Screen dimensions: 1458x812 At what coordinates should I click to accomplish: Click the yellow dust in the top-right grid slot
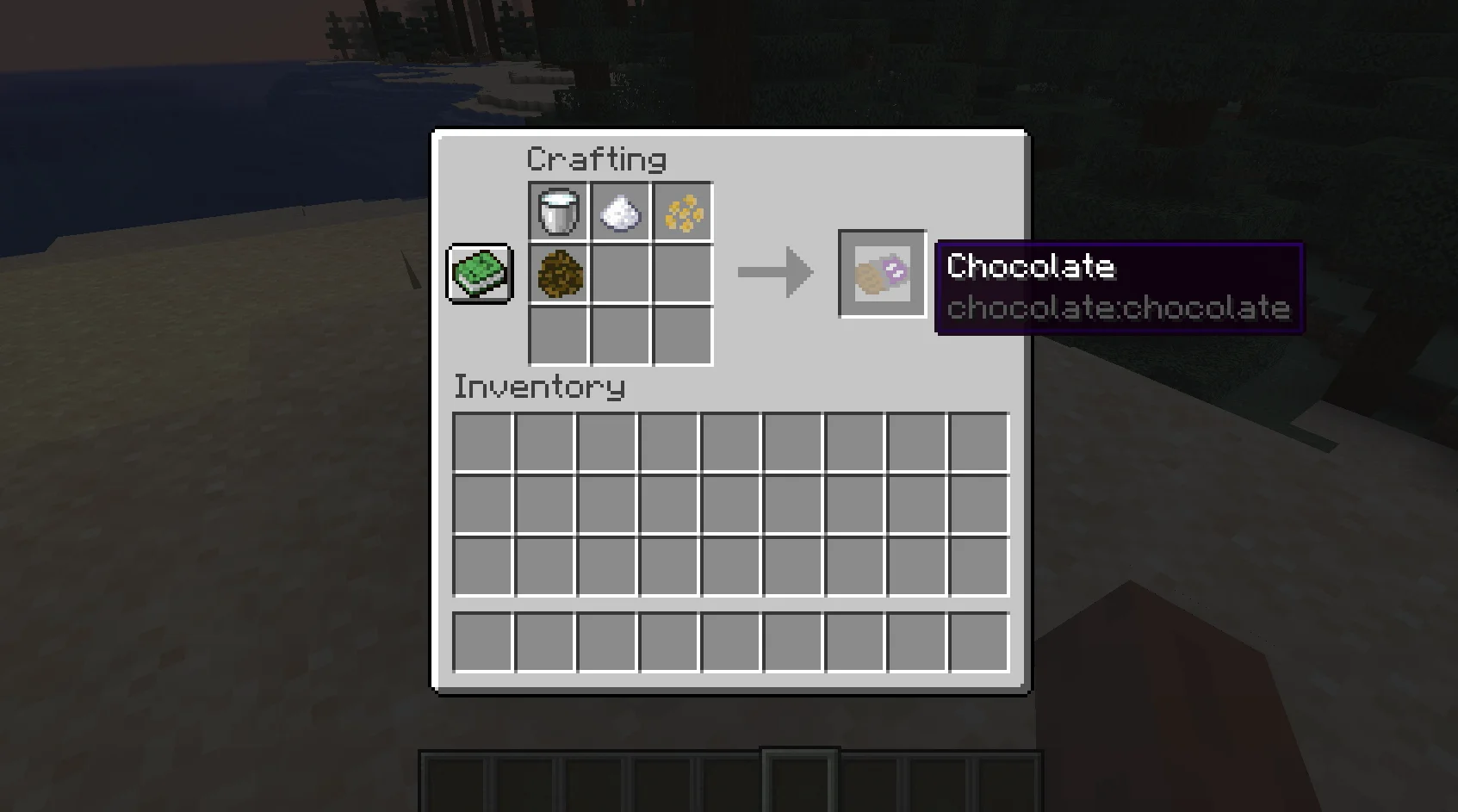682,211
